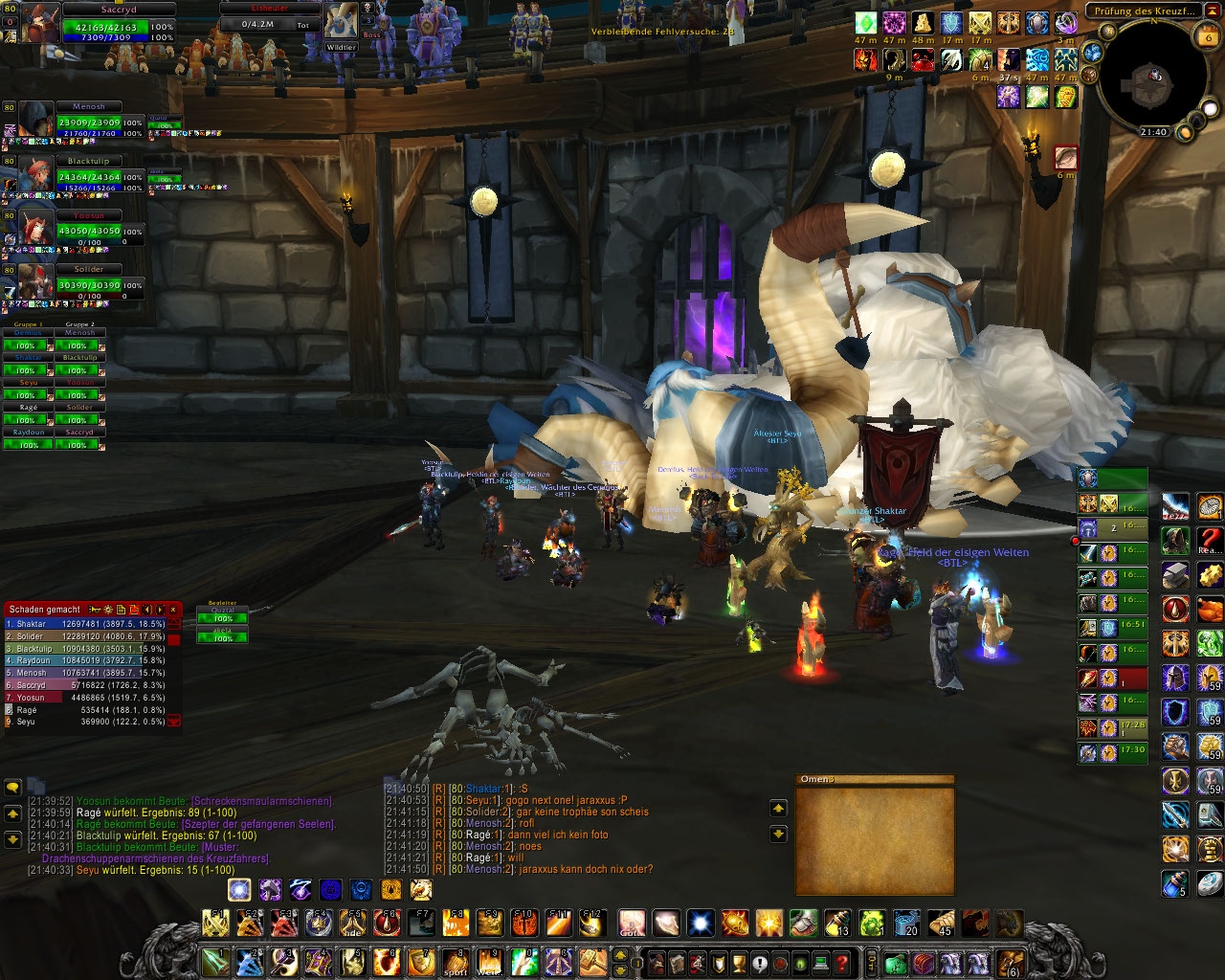1225x980 pixels.
Task: Toggle the yellow chat bubble icon beside the chat frame
Action: (11, 787)
